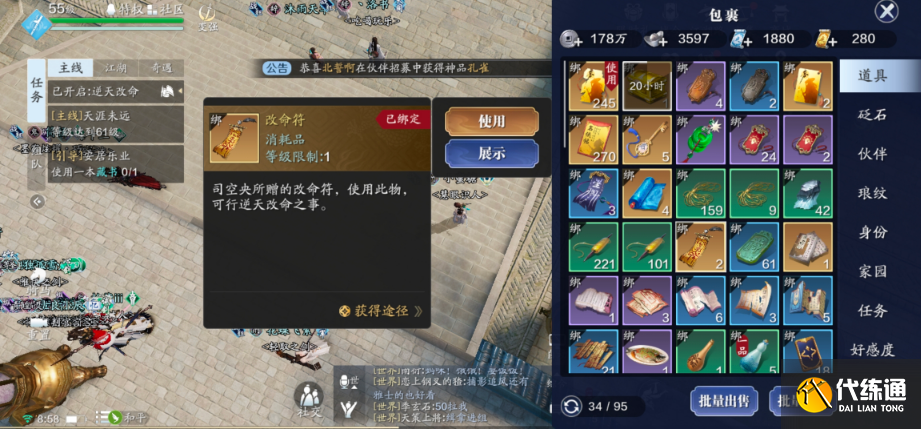Switch to the 身份 tab

pyautogui.click(x=871, y=232)
